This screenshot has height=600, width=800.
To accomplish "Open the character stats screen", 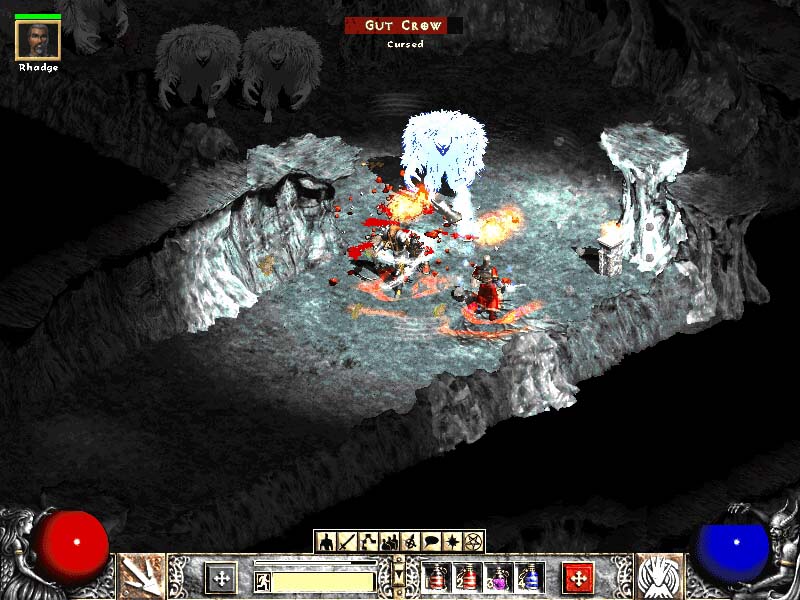I will click(325, 542).
